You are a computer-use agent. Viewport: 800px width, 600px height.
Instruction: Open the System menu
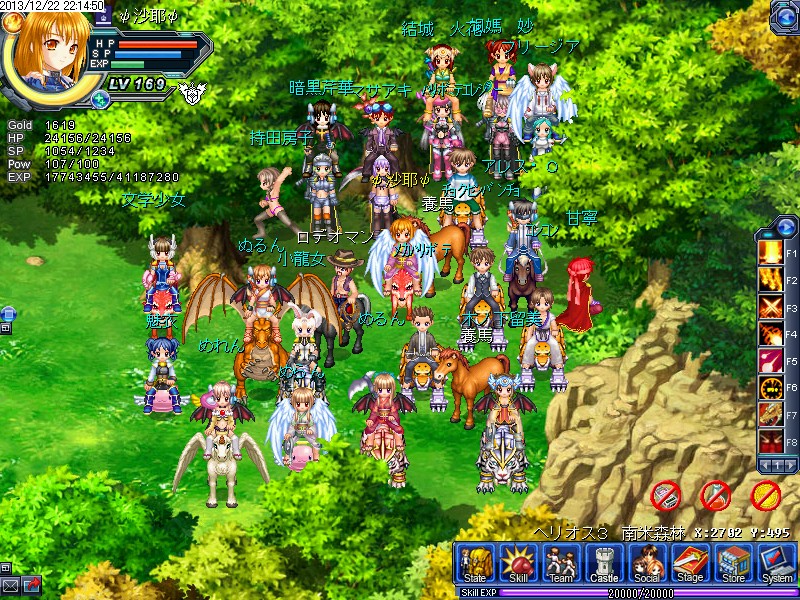(776, 565)
